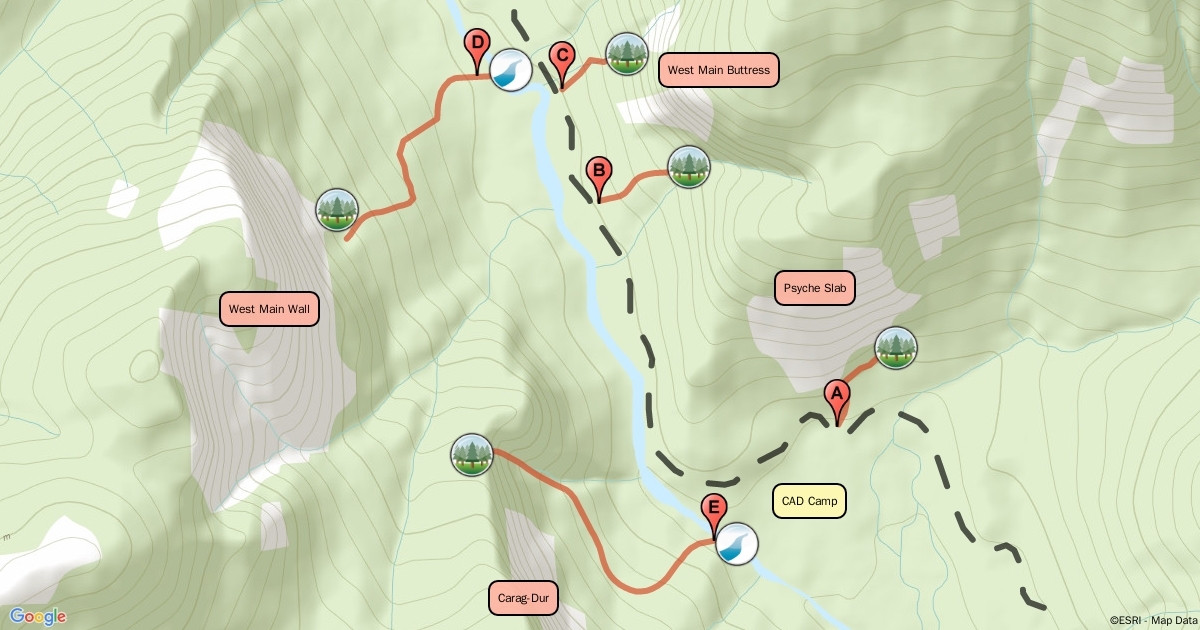Click the river icon beside marker D

(510, 70)
